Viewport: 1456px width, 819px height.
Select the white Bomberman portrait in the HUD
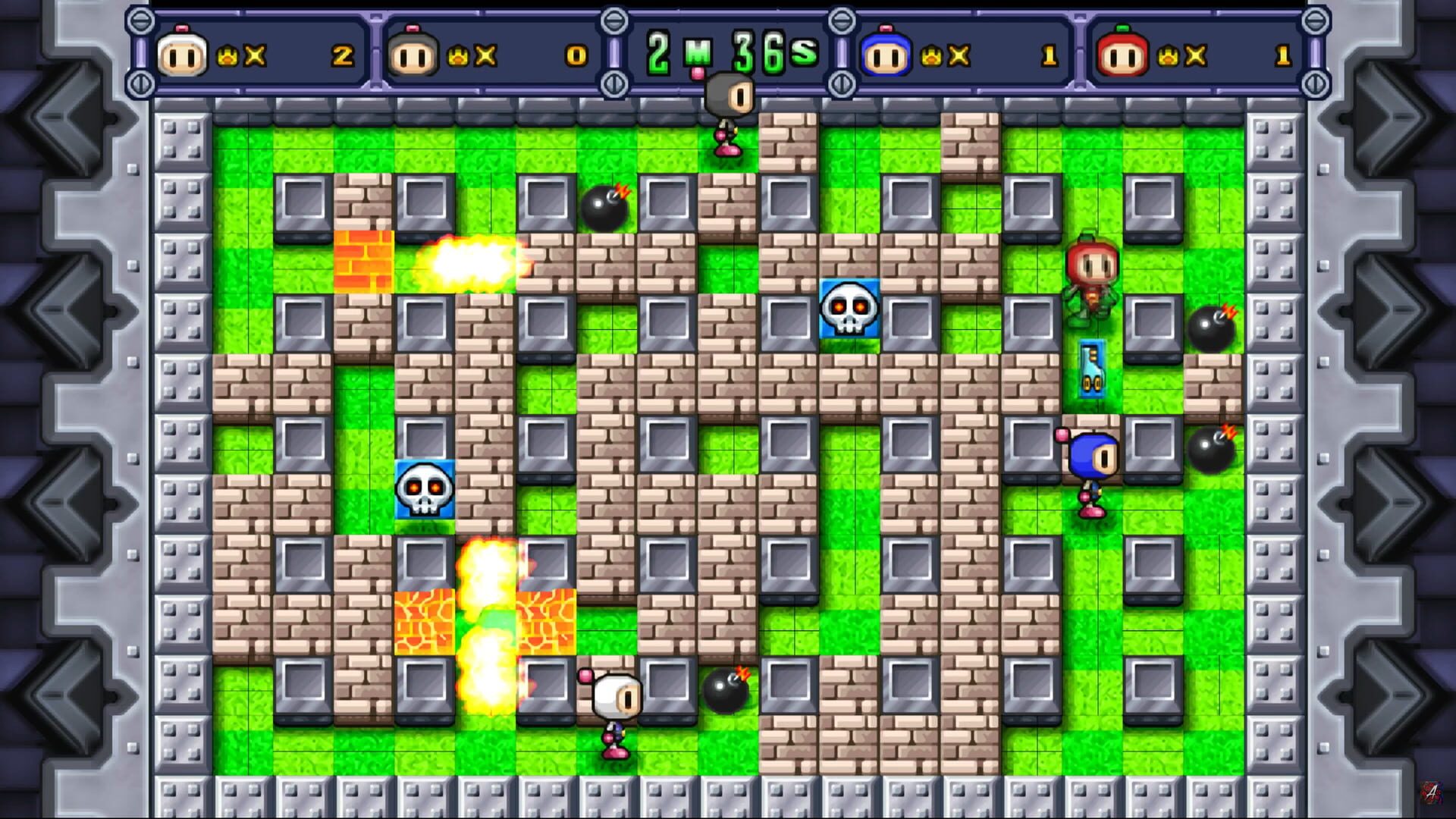pyautogui.click(x=182, y=55)
